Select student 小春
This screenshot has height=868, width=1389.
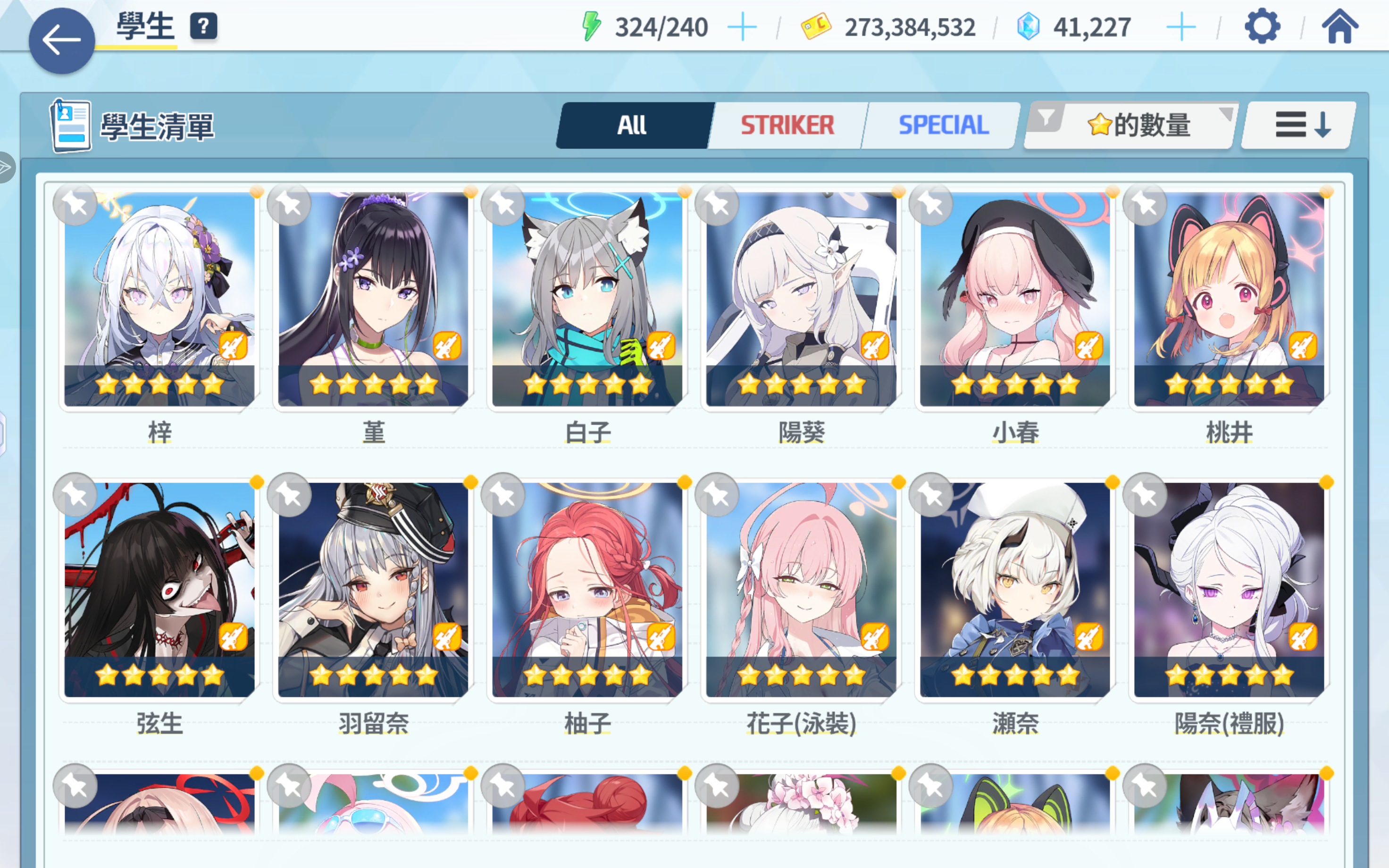1015,299
